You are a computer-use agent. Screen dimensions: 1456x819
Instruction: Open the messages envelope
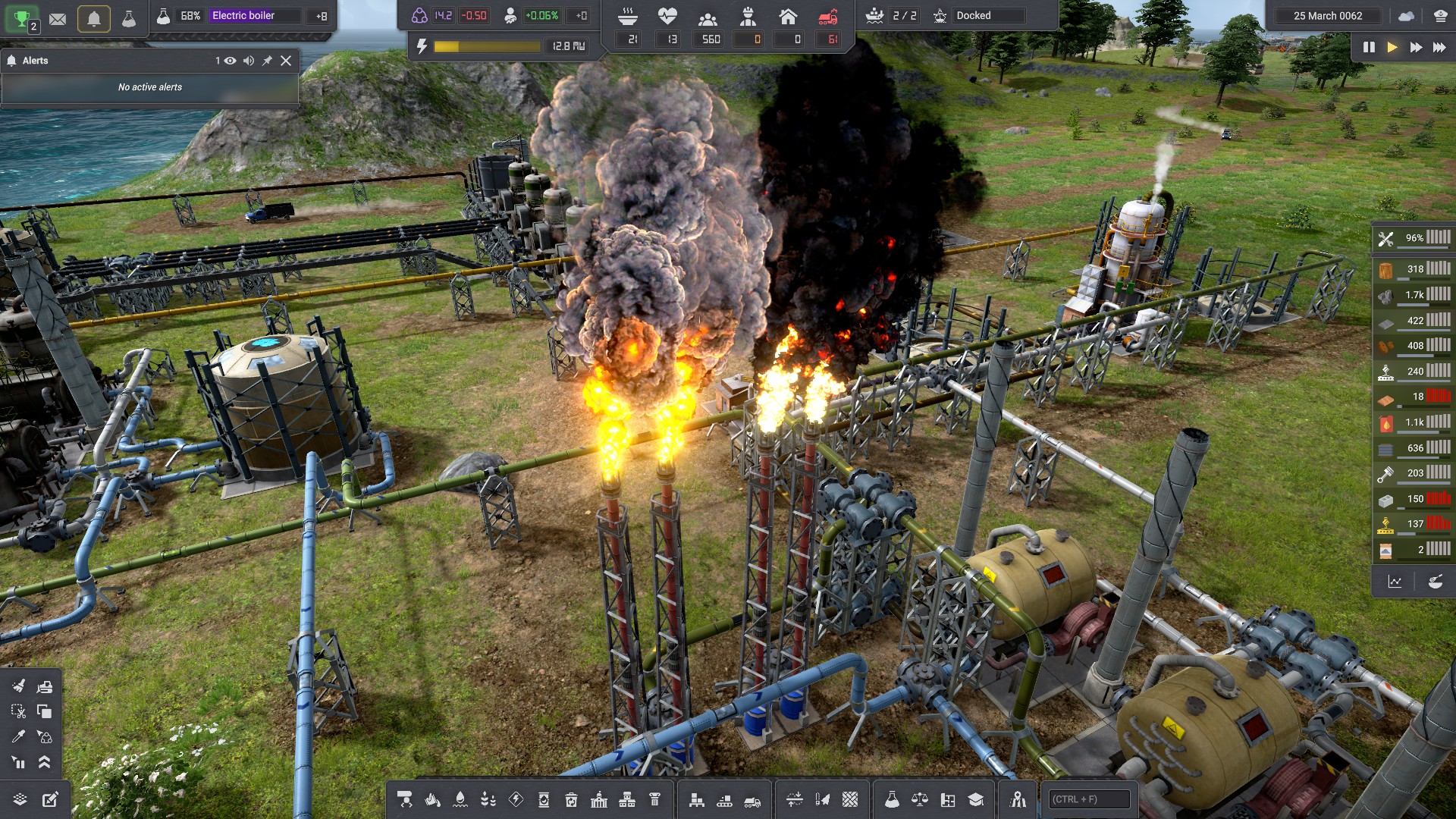pyautogui.click(x=58, y=19)
